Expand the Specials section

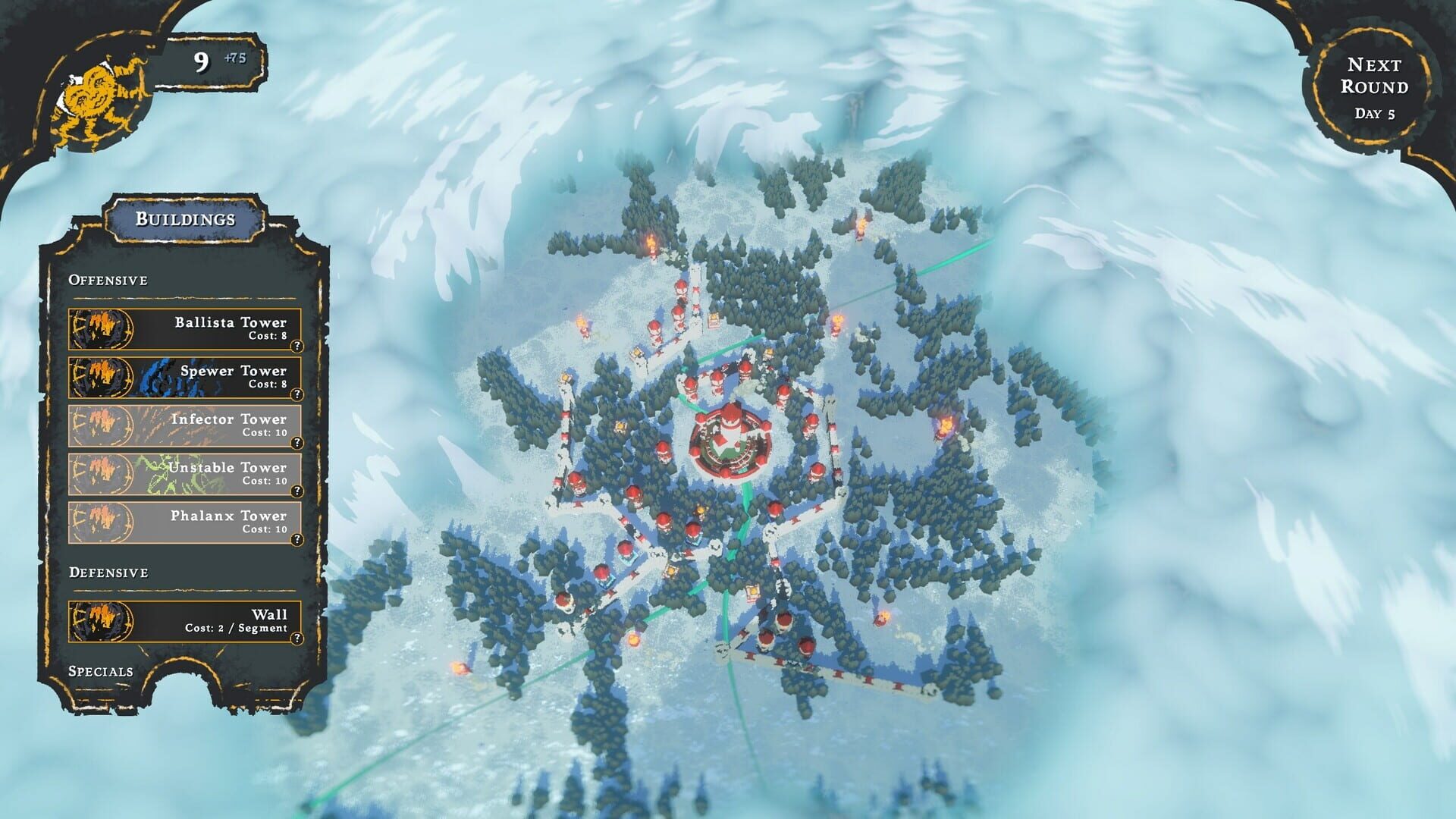pos(100,670)
